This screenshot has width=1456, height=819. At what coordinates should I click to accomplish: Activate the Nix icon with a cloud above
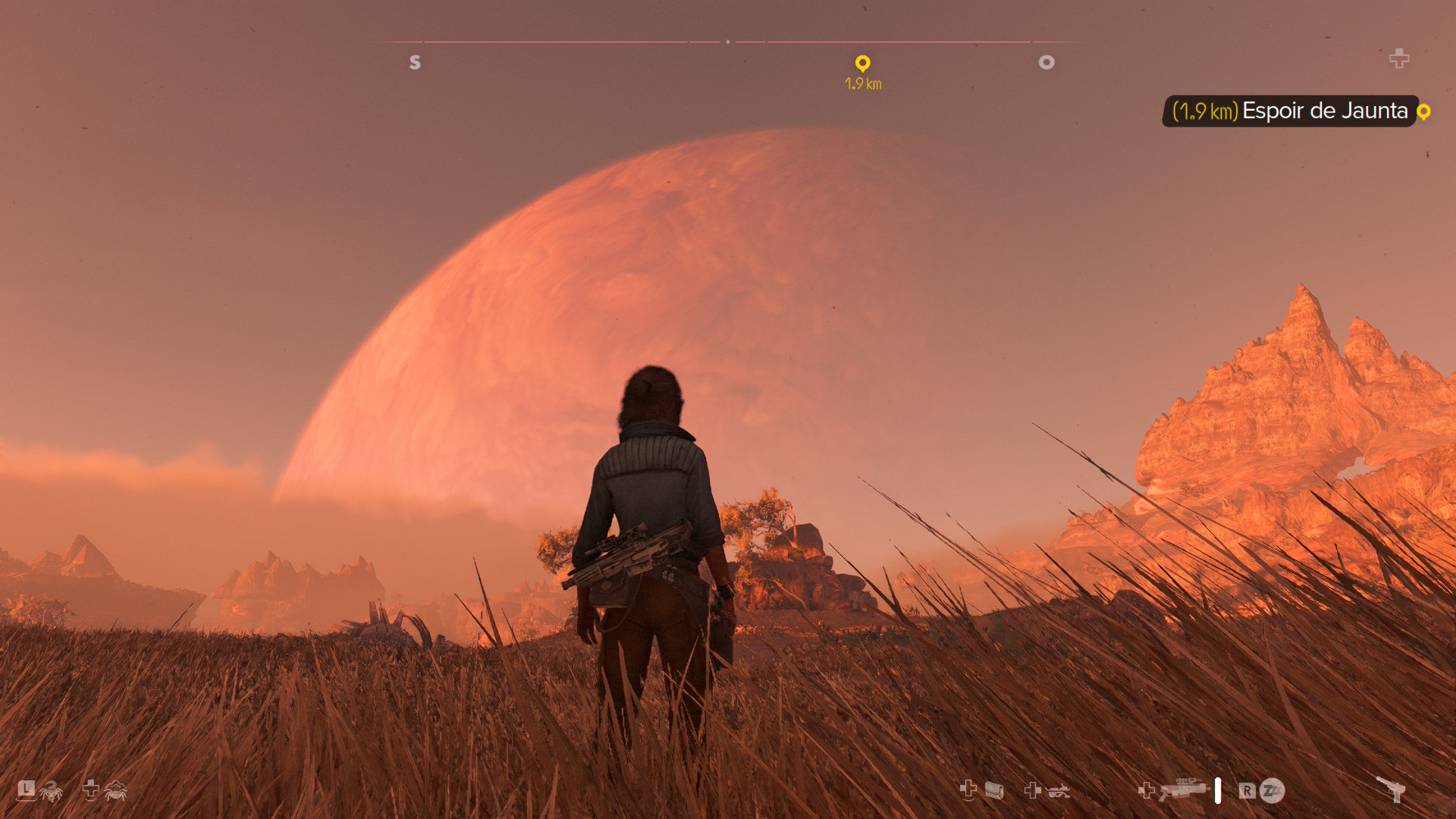coord(115,791)
